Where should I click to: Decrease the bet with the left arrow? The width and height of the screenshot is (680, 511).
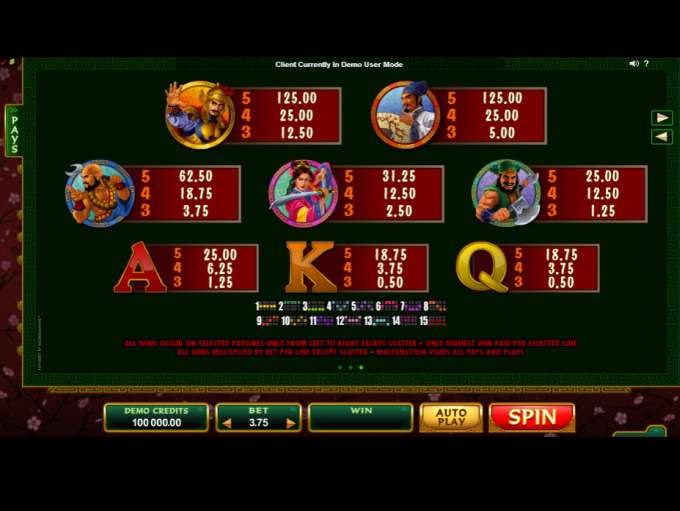pyautogui.click(x=226, y=423)
